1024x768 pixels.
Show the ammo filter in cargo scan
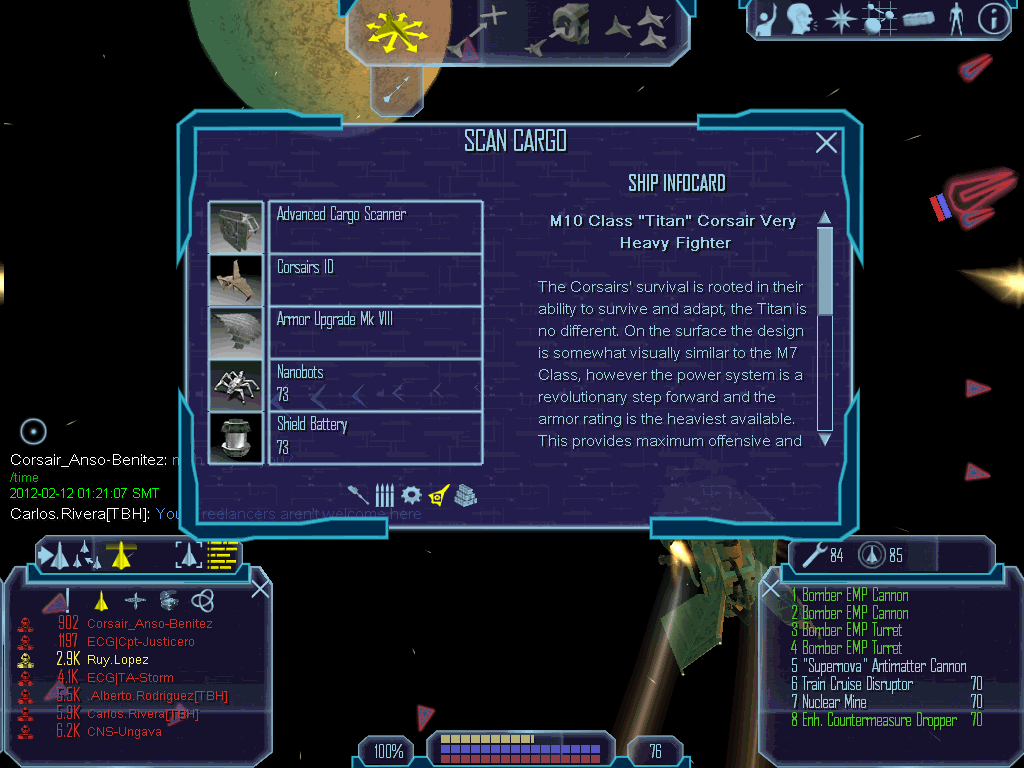(x=385, y=494)
